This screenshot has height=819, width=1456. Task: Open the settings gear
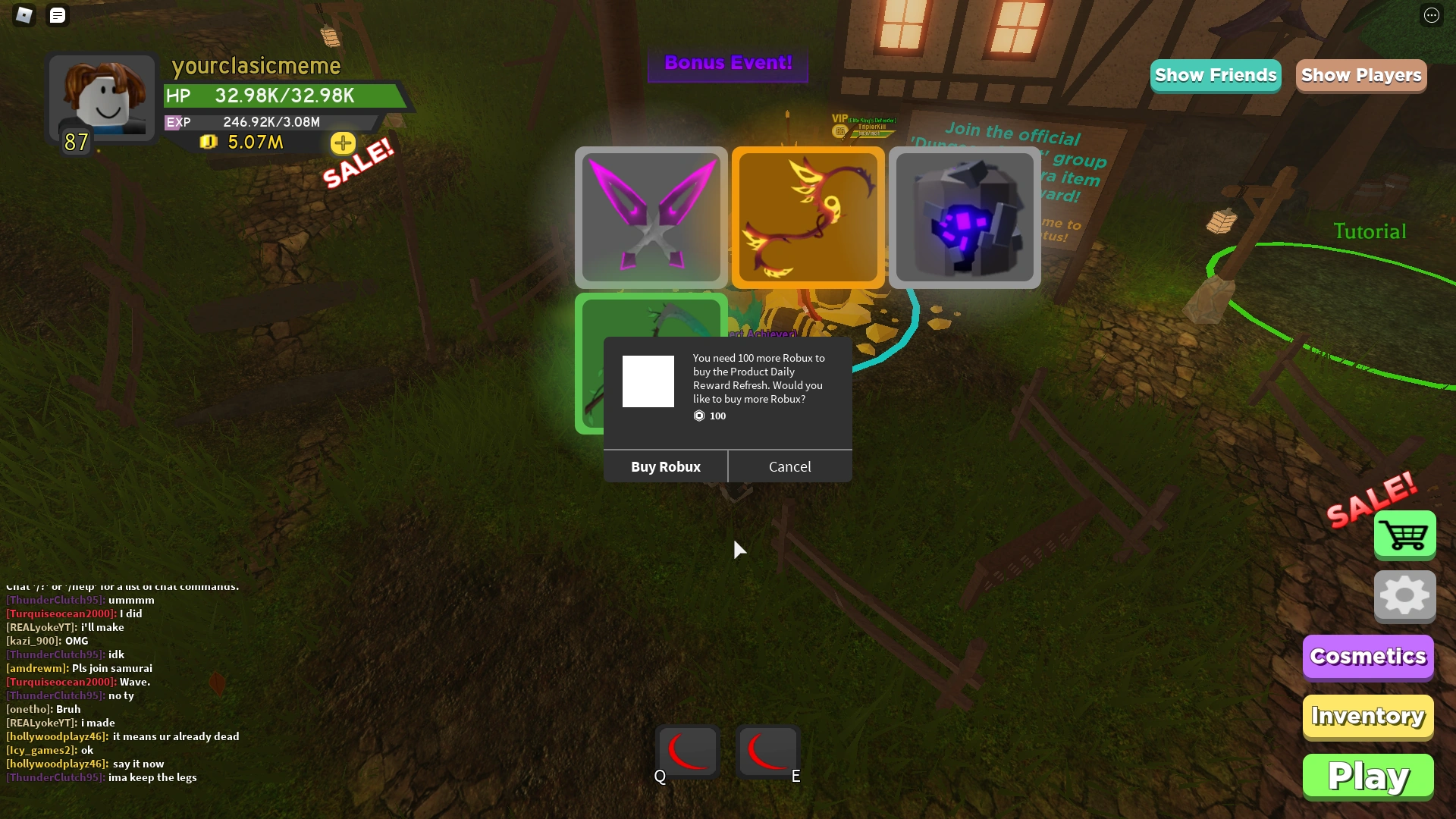(1404, 596)
